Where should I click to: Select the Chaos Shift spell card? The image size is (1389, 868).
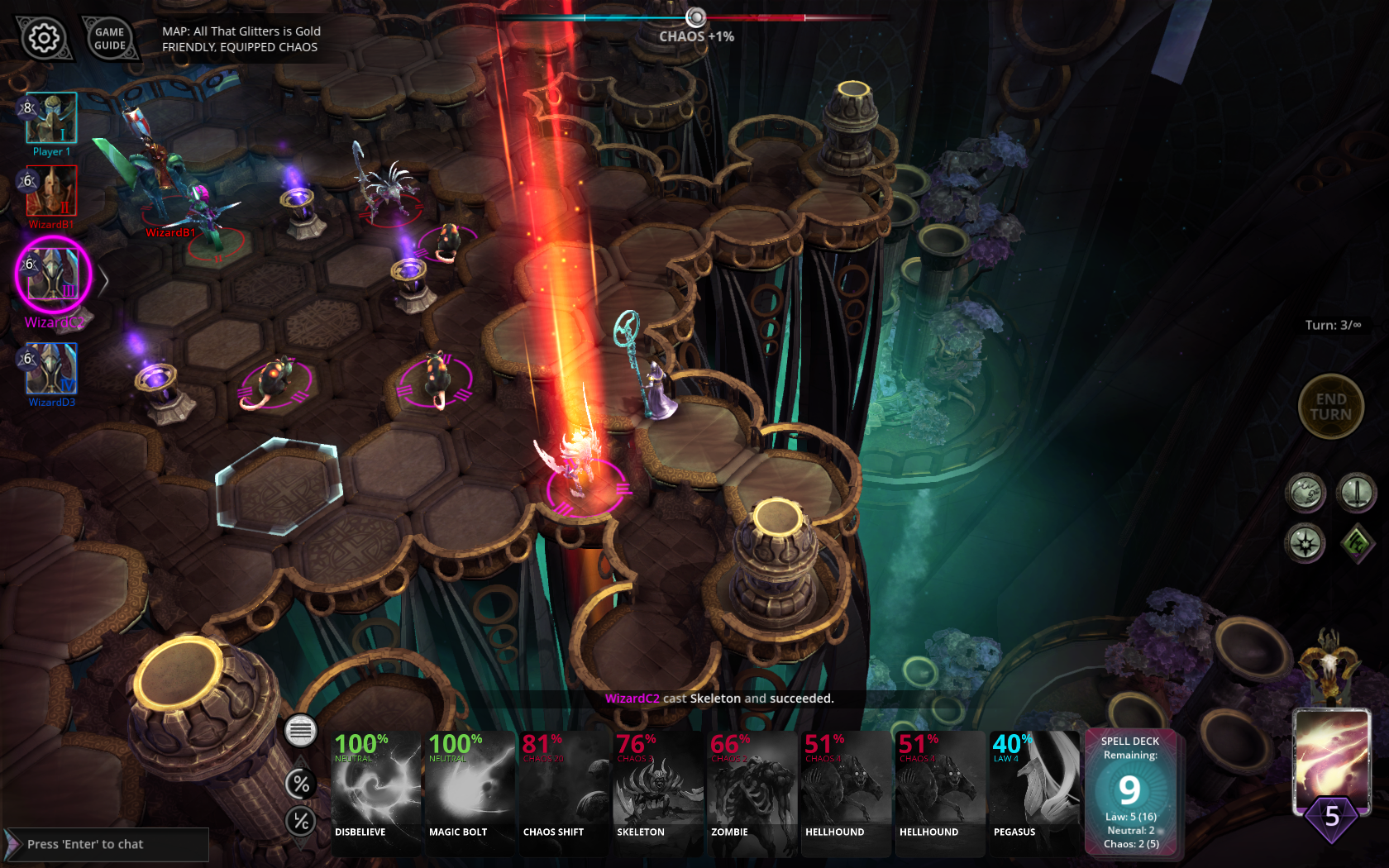[565, 792]
